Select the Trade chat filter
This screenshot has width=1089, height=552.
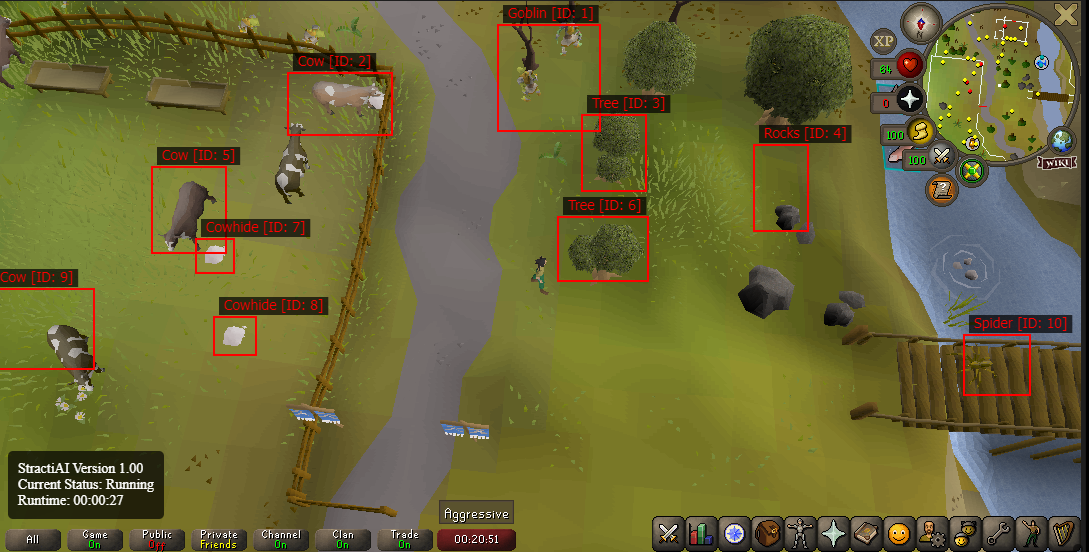(404, 540)
